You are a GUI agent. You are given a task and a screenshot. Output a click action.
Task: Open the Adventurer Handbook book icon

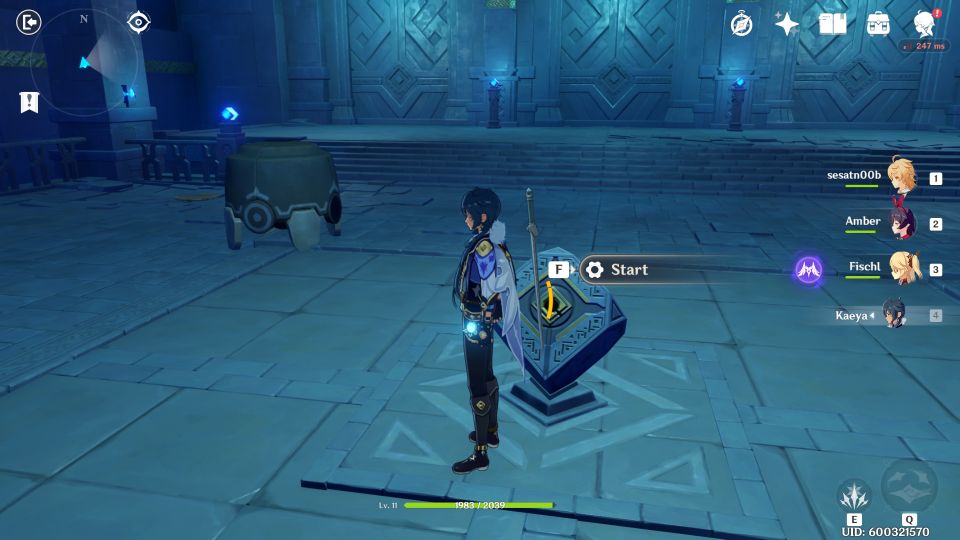[x=832, y=24]
